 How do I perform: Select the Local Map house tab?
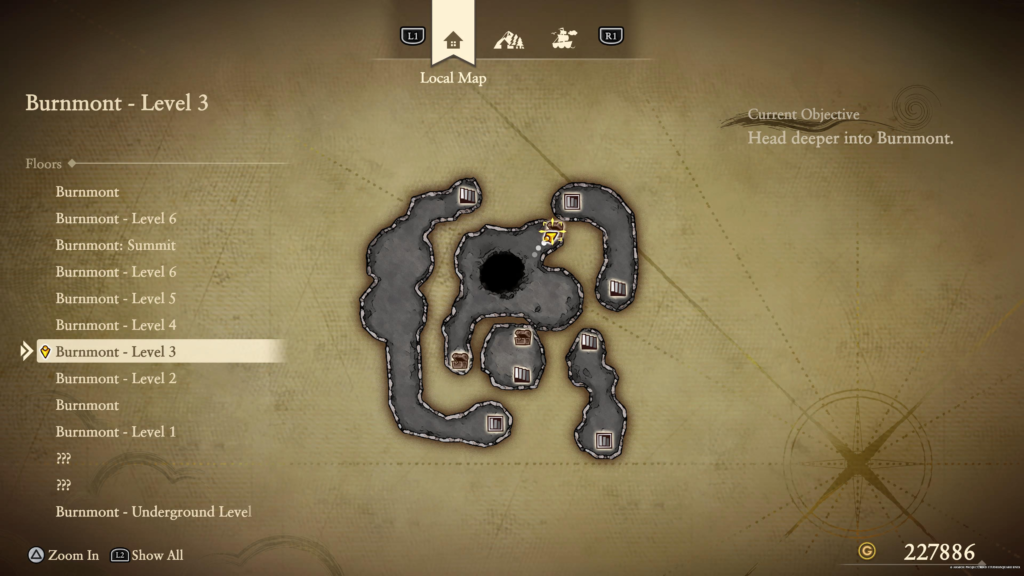click(453, 40)
